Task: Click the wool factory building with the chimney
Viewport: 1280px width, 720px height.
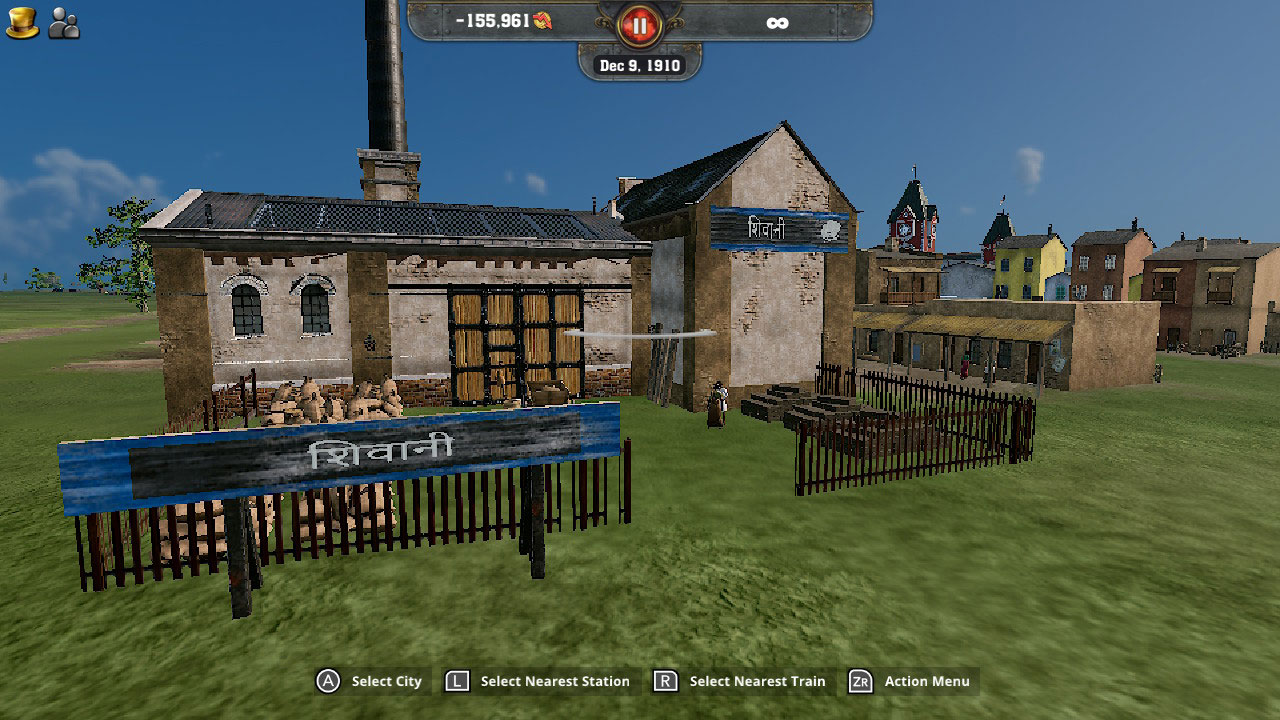Action: [x=400, y=300]
